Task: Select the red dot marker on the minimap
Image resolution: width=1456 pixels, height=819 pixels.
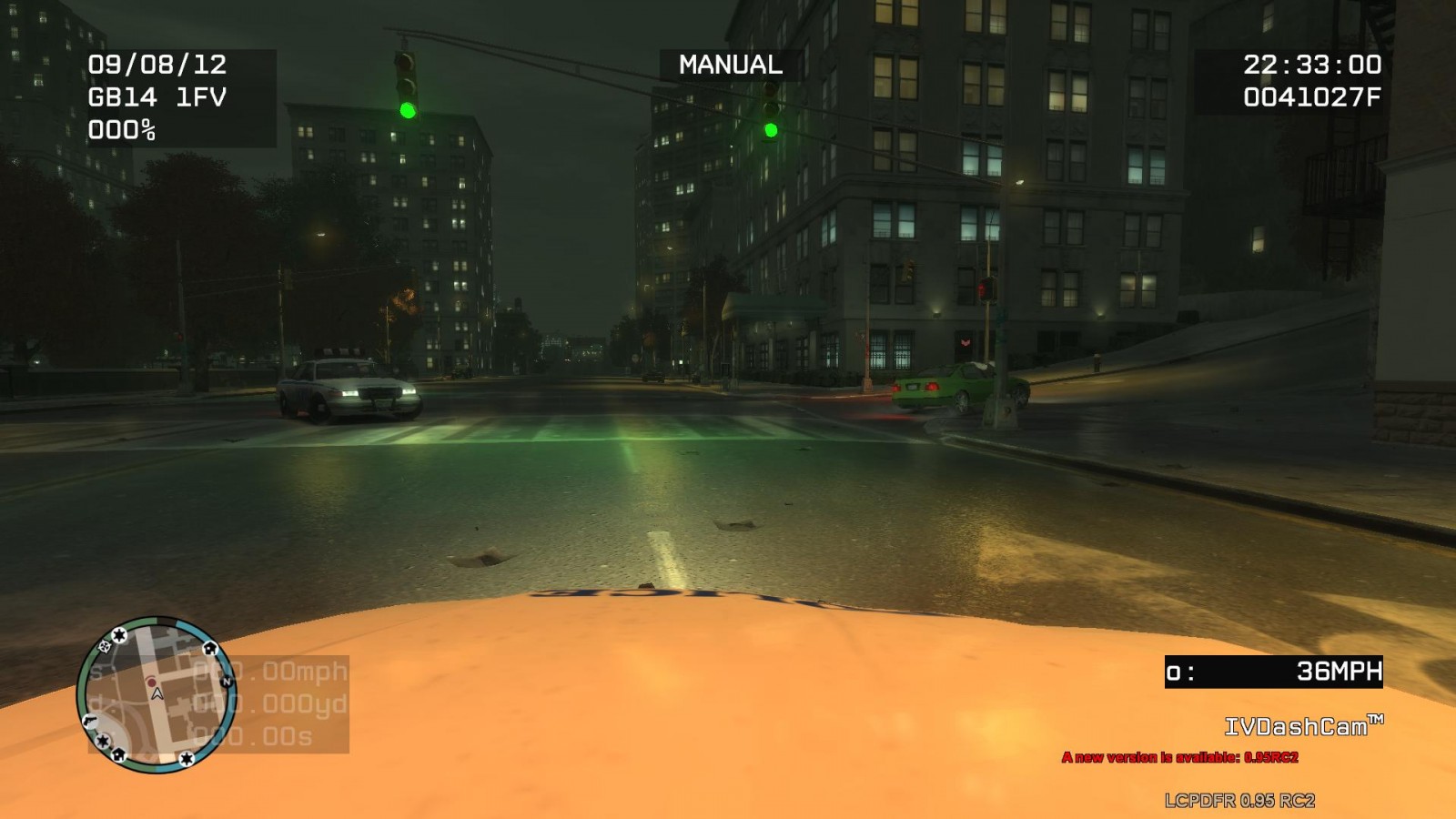Action: tap(151, 682)
